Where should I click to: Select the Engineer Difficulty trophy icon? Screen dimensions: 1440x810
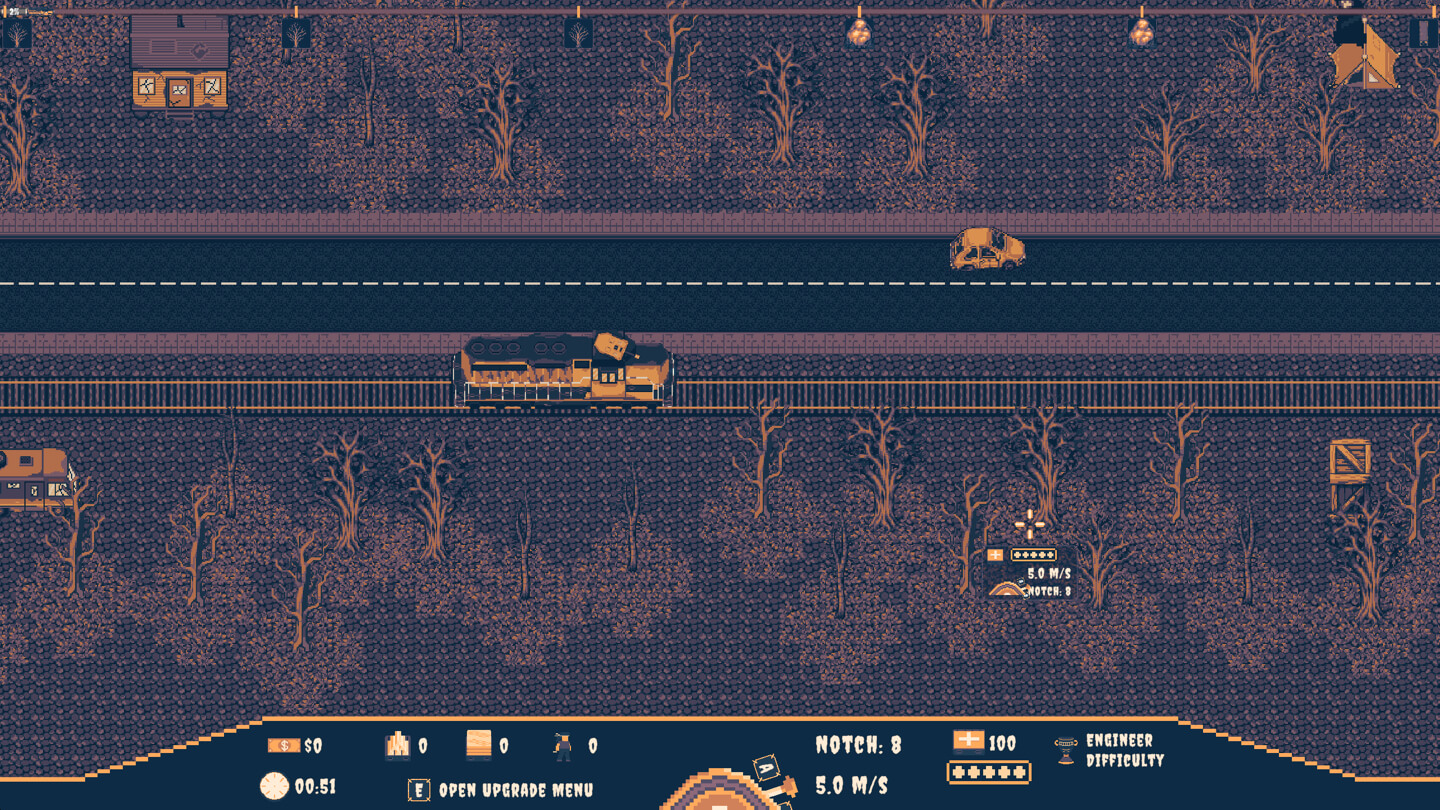1065,748
